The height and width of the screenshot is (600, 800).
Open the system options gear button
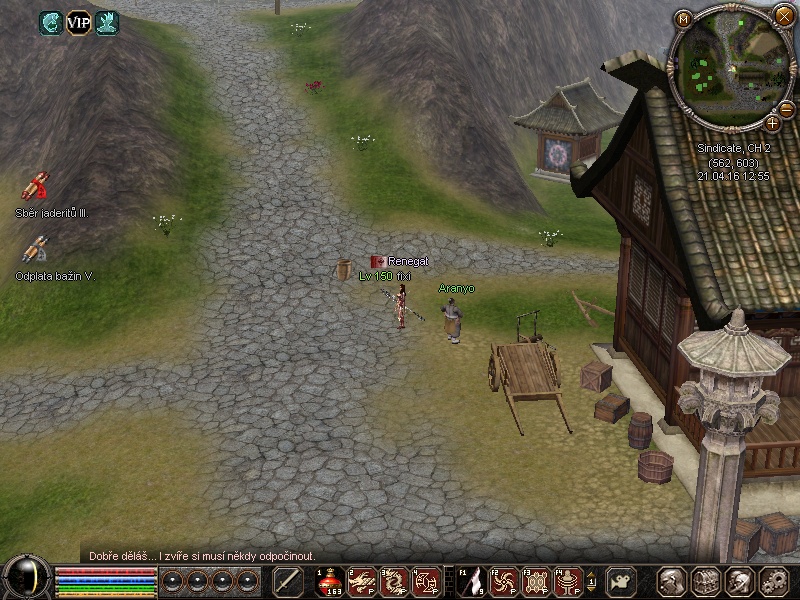point(774,581)
